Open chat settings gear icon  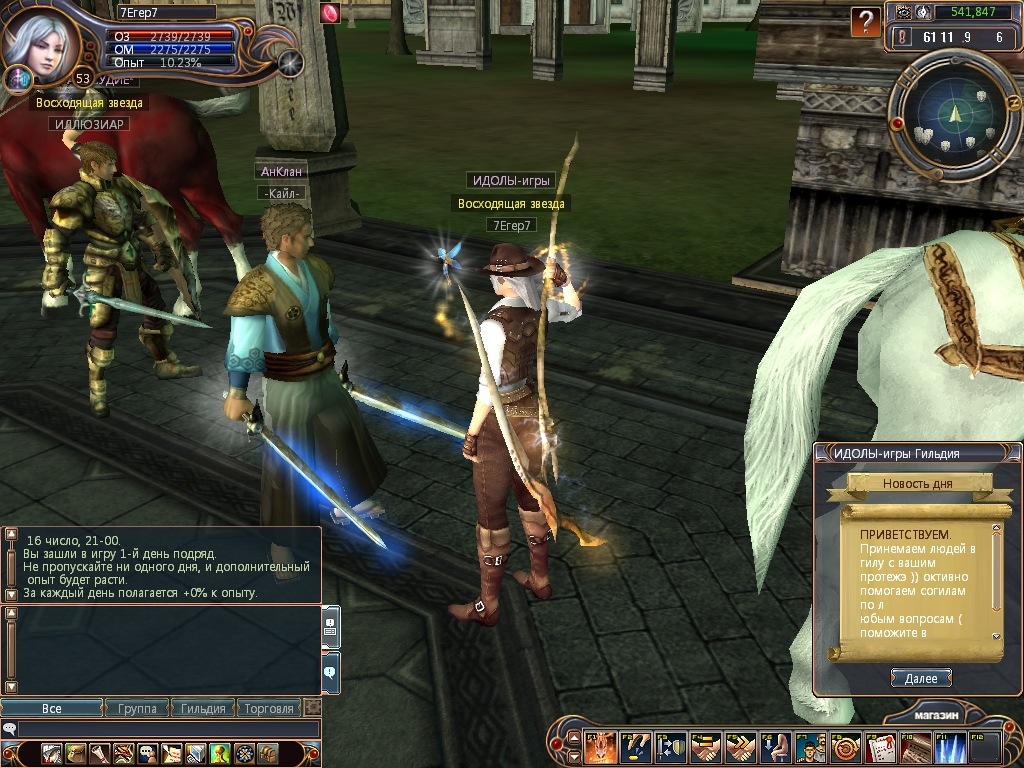pos(312,708)
